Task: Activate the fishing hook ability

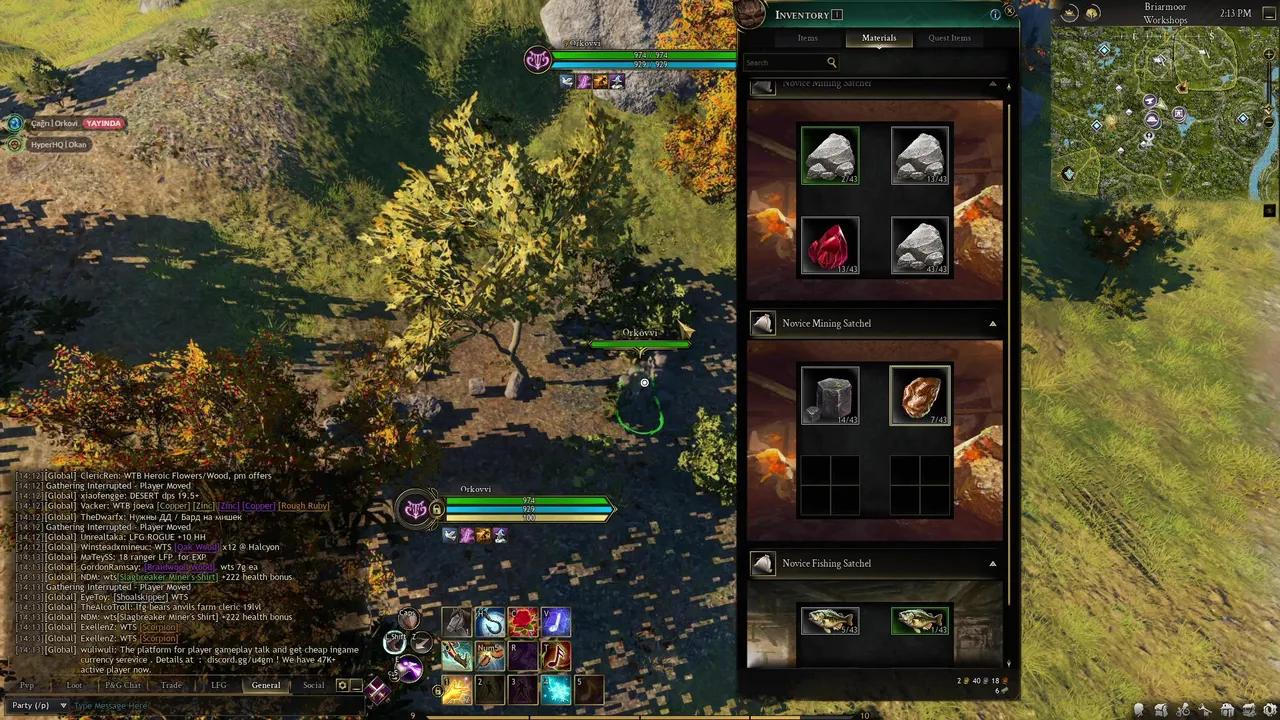Action: (490, 623)
